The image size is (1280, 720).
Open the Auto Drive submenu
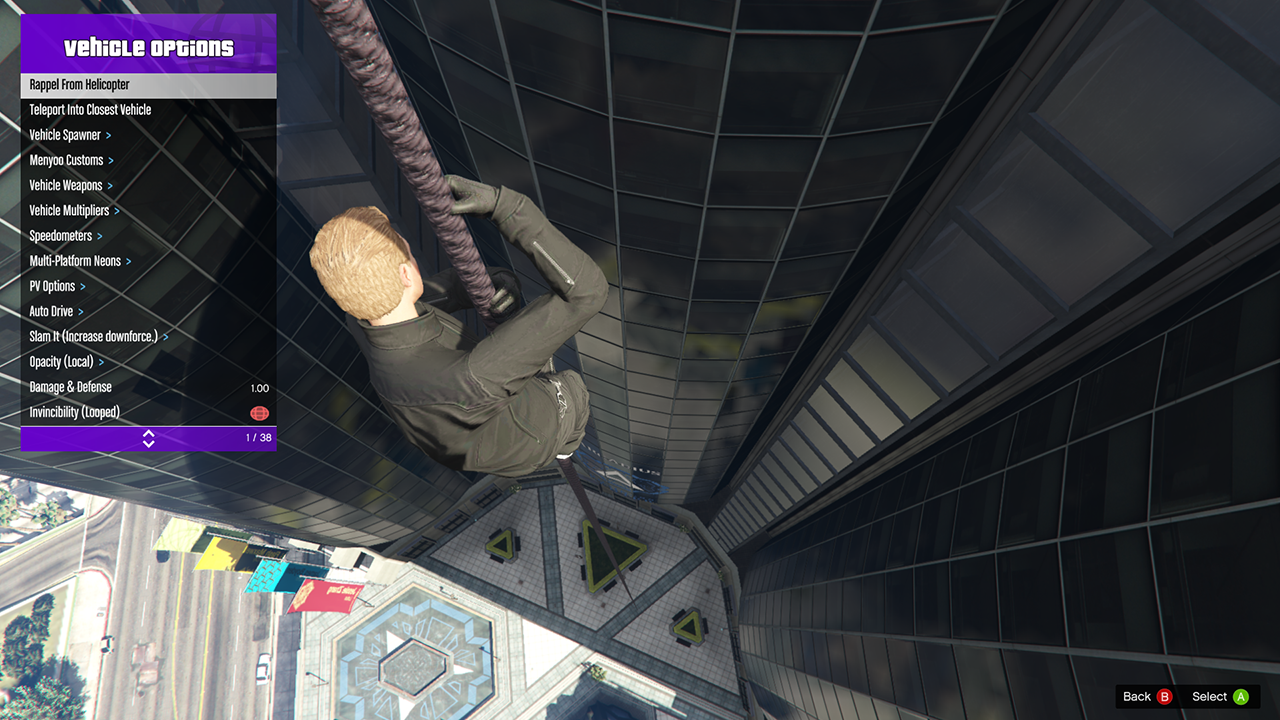(x=148, y=311)
